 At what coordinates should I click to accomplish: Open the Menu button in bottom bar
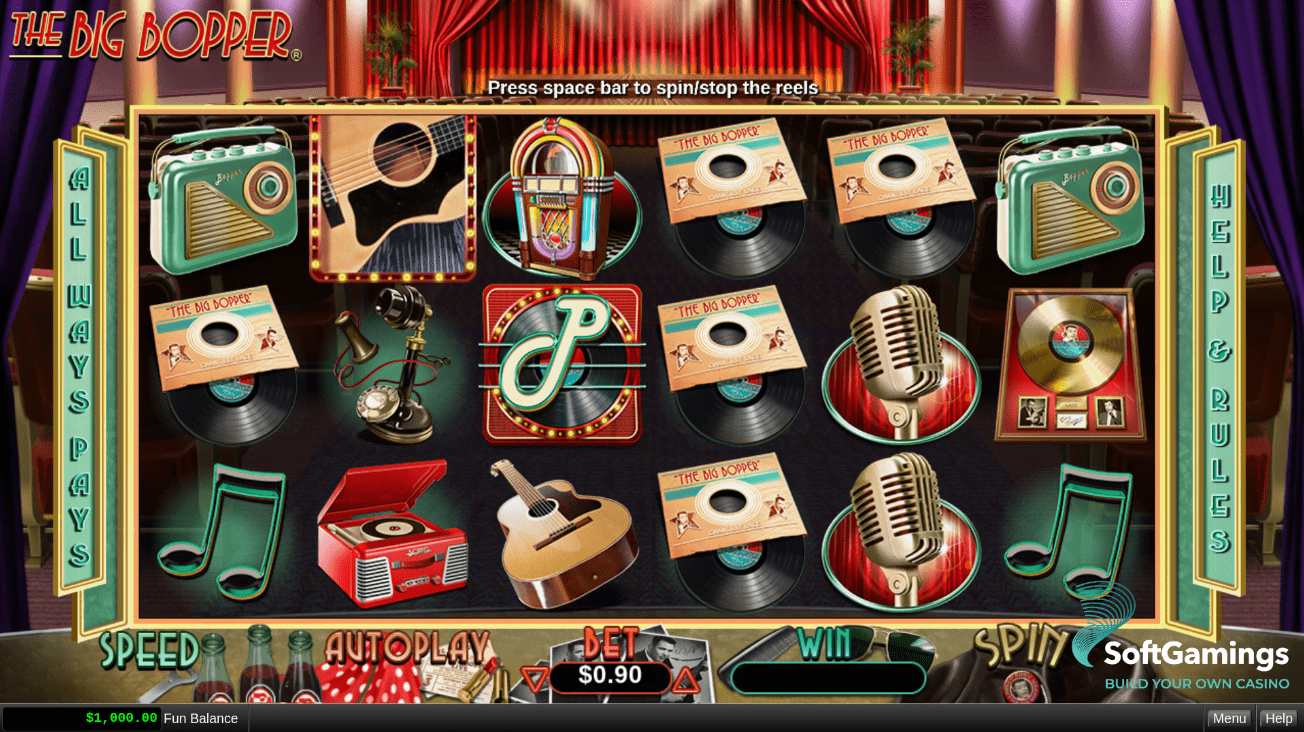click(x=1229, y=718)
